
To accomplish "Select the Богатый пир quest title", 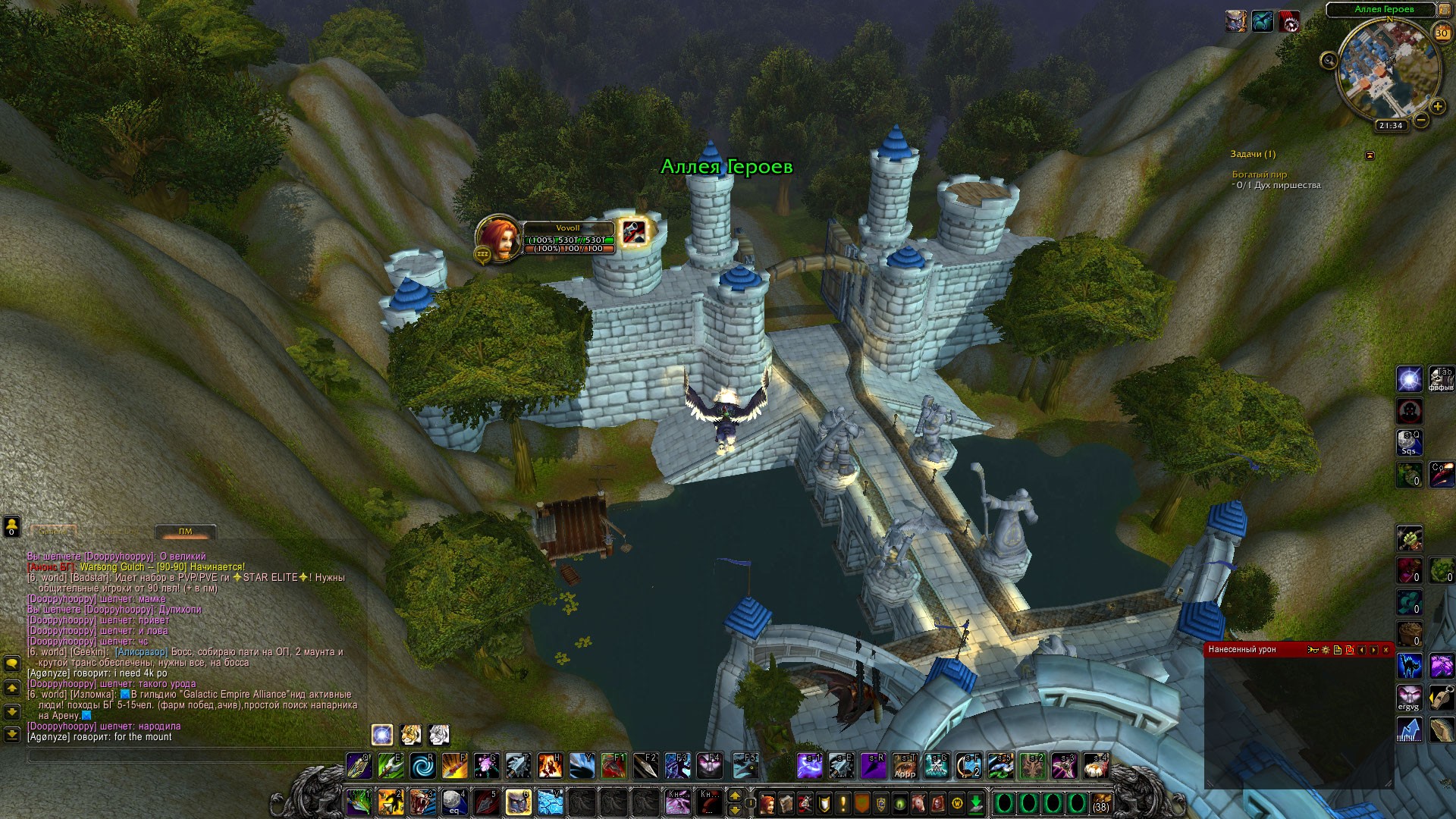I will pos(1259,174).
